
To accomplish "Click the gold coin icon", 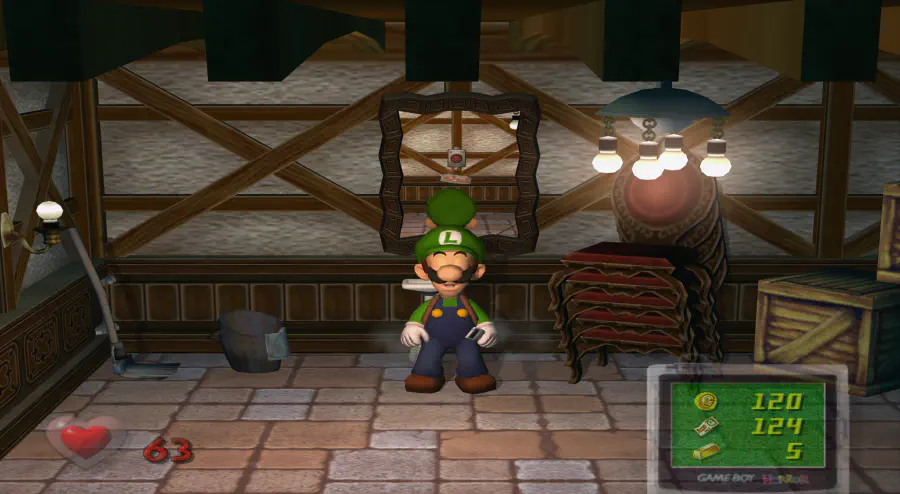I will (x=705, y=402).
